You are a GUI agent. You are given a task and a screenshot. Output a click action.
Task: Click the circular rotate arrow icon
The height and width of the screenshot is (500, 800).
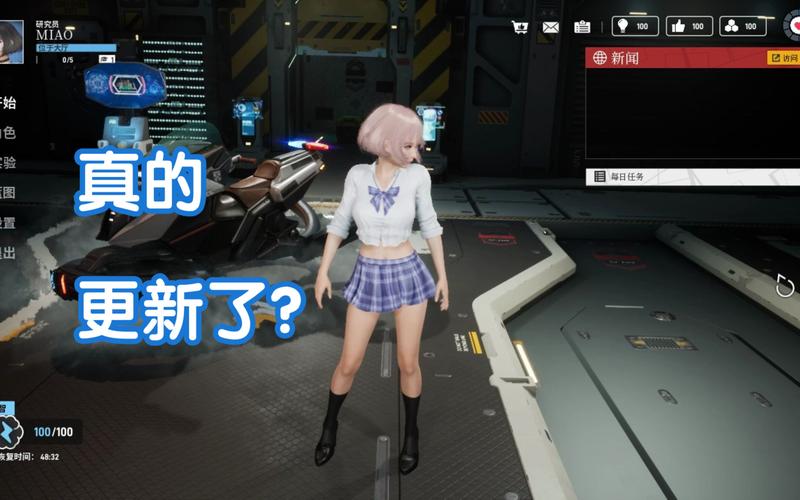pos(785,287)
